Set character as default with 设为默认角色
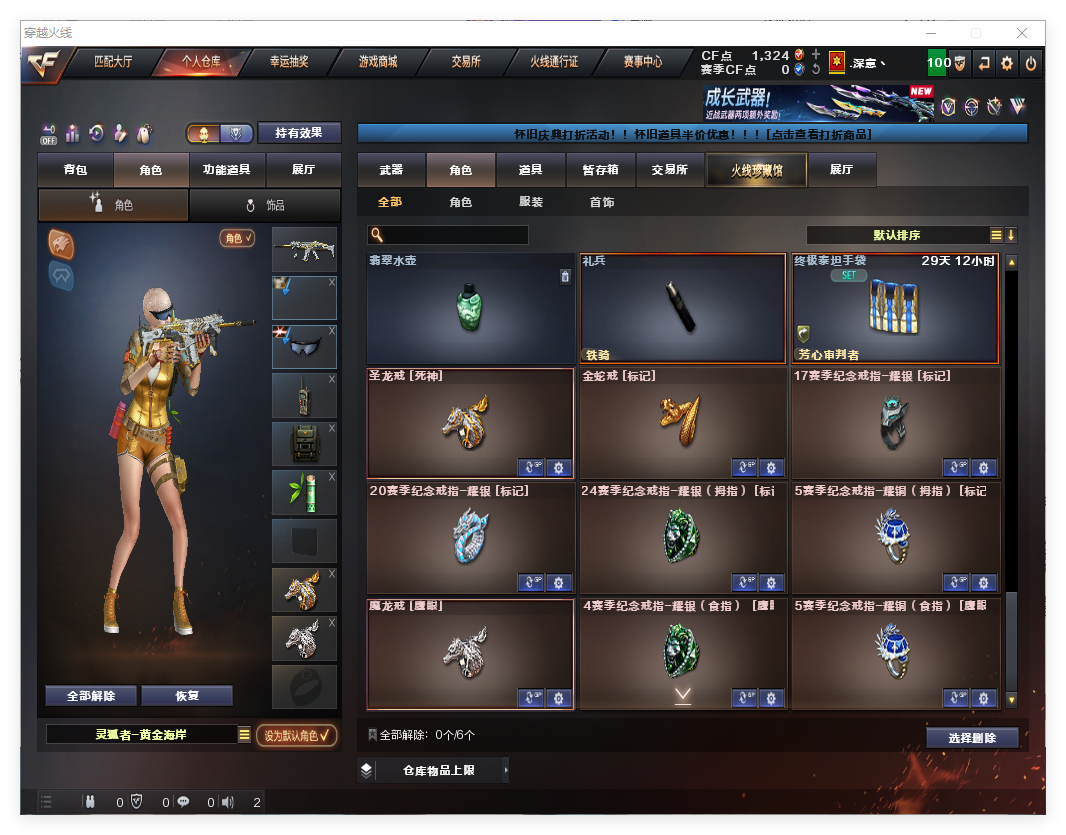This screenshot has height=835, width=1066. coord(296,736)
